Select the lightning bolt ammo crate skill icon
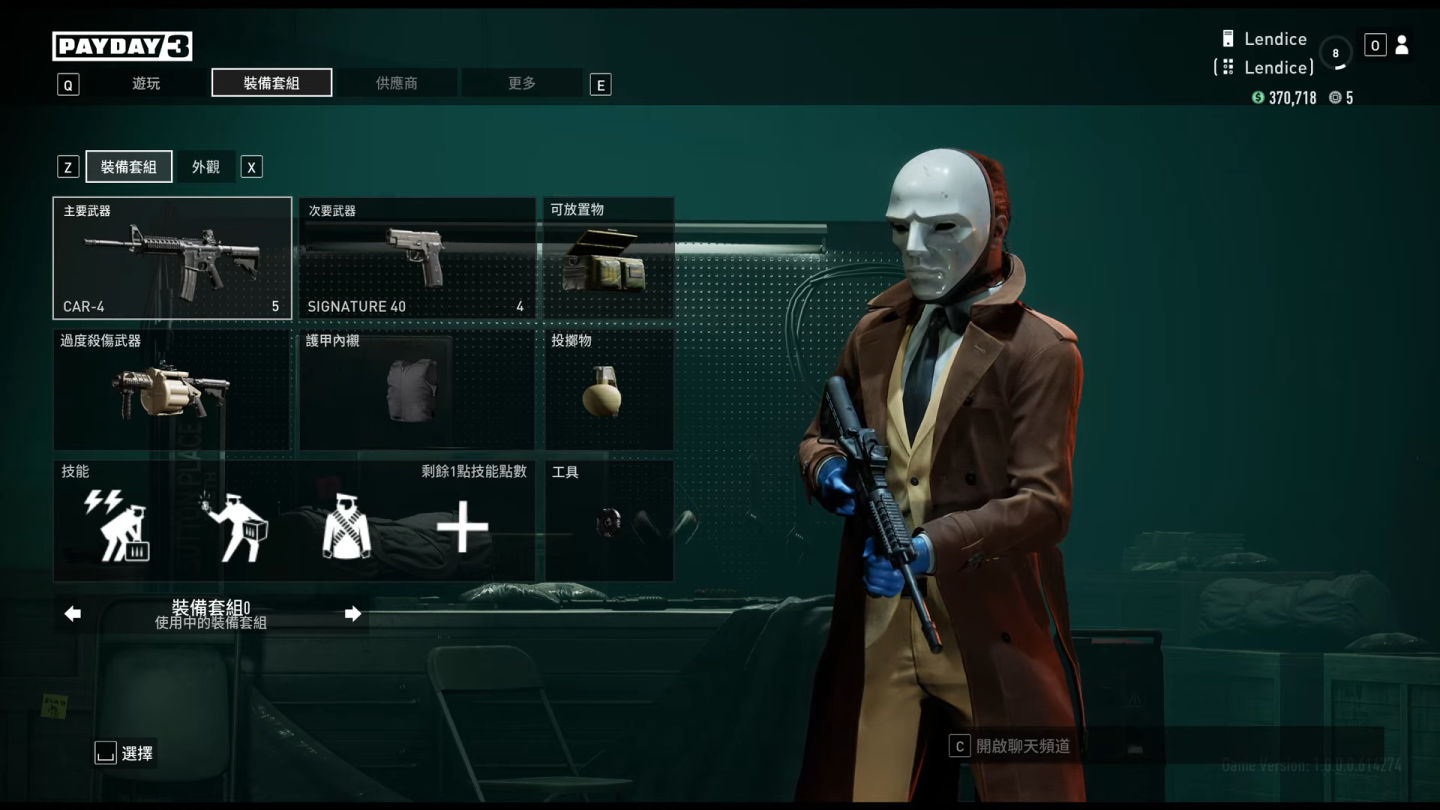 click(118, 526)
